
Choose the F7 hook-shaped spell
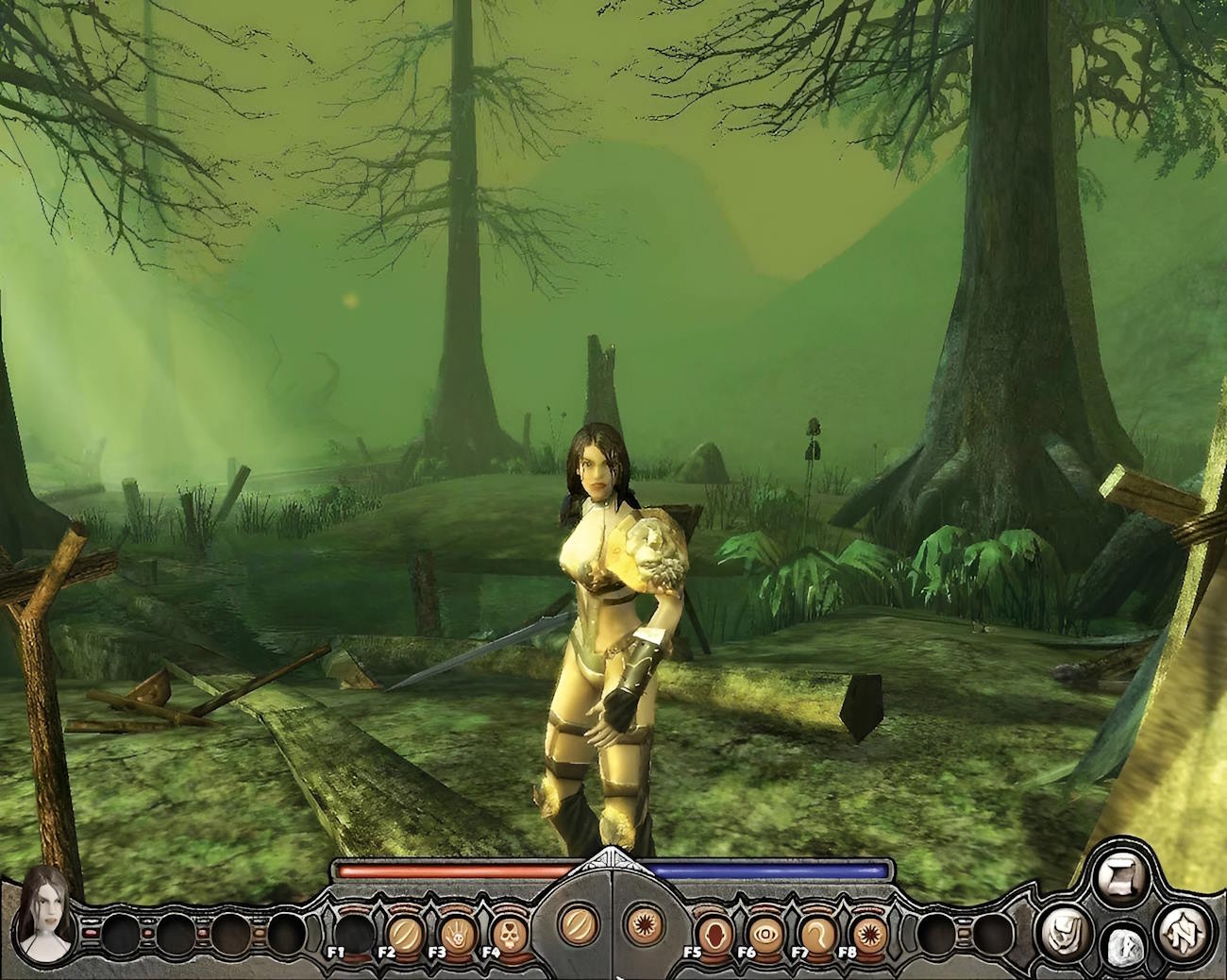coord(817,933)
